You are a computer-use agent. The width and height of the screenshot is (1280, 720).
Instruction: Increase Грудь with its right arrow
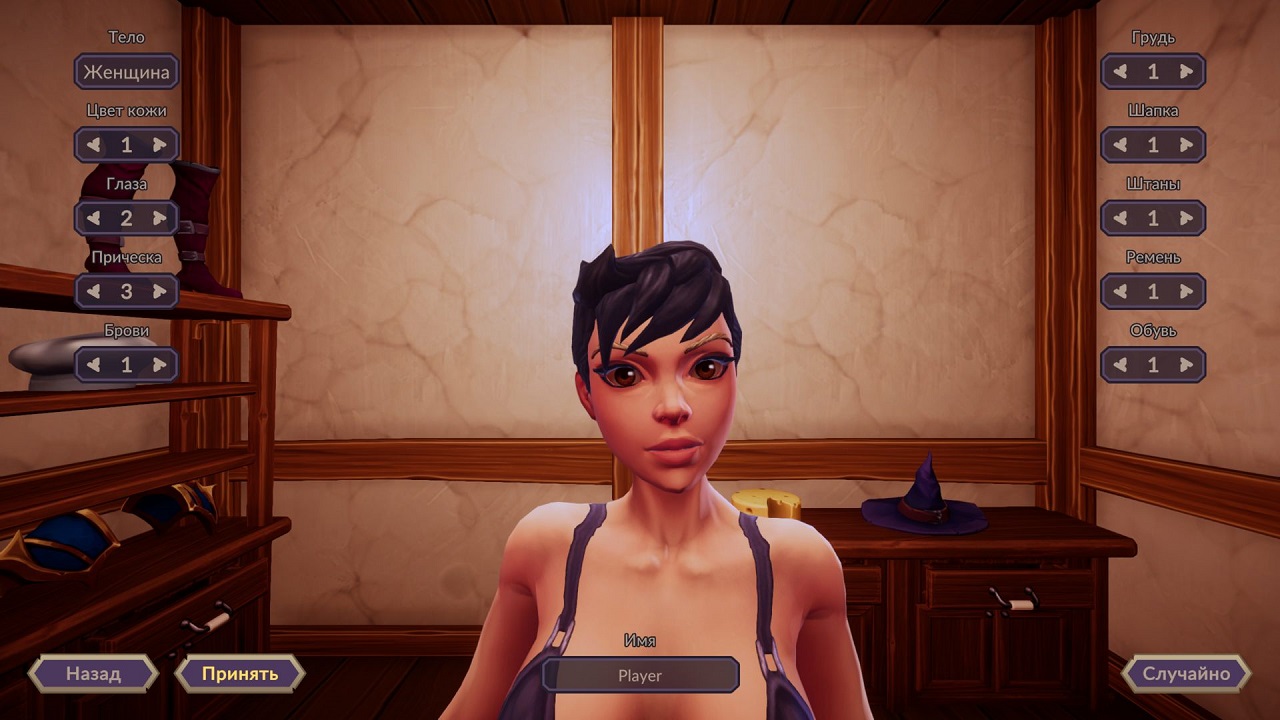click(x=1186, y=72)
